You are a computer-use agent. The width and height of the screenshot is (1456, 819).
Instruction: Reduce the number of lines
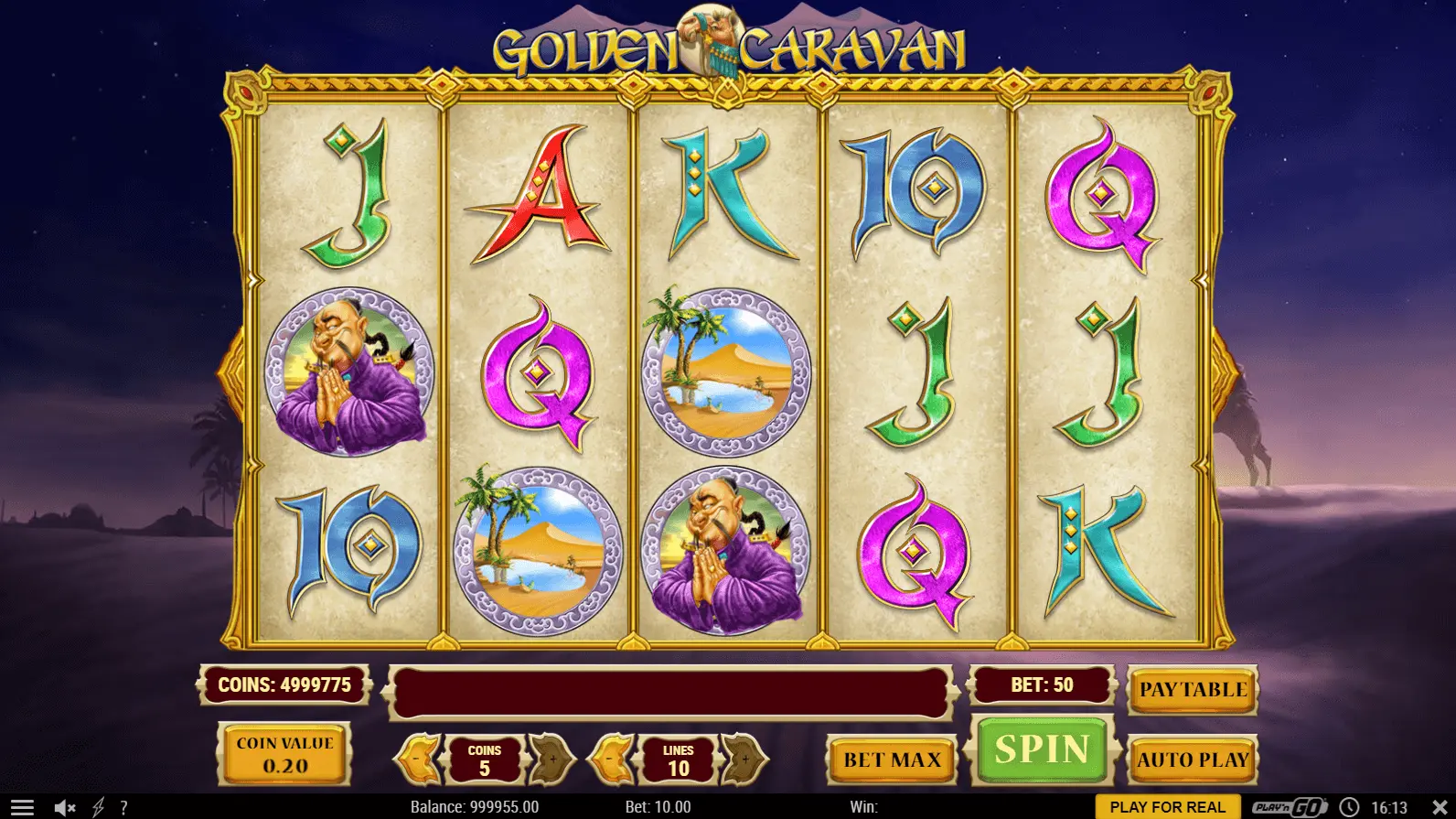click(x=611, y=759)
